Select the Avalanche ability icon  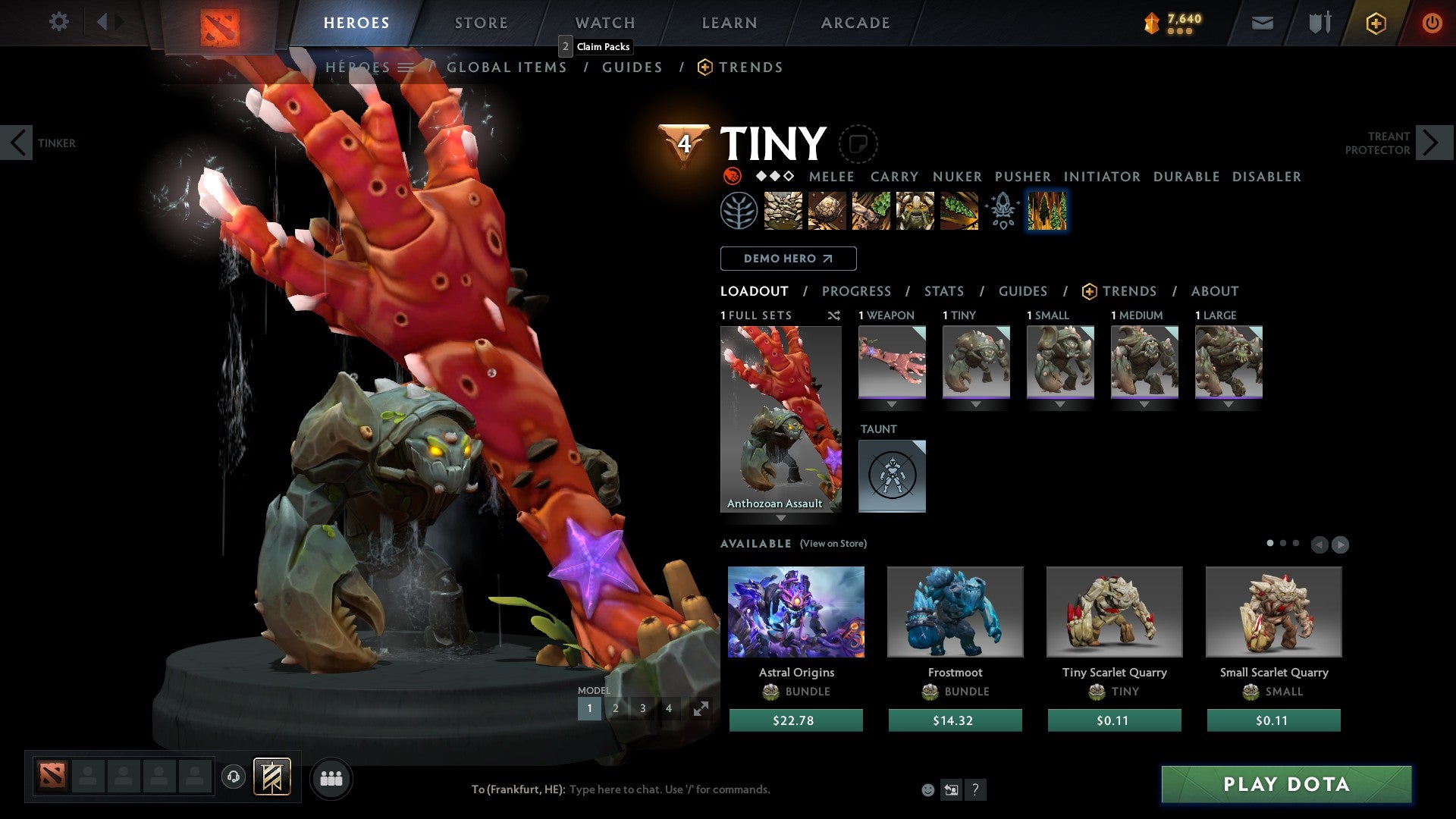click(783, 212)
